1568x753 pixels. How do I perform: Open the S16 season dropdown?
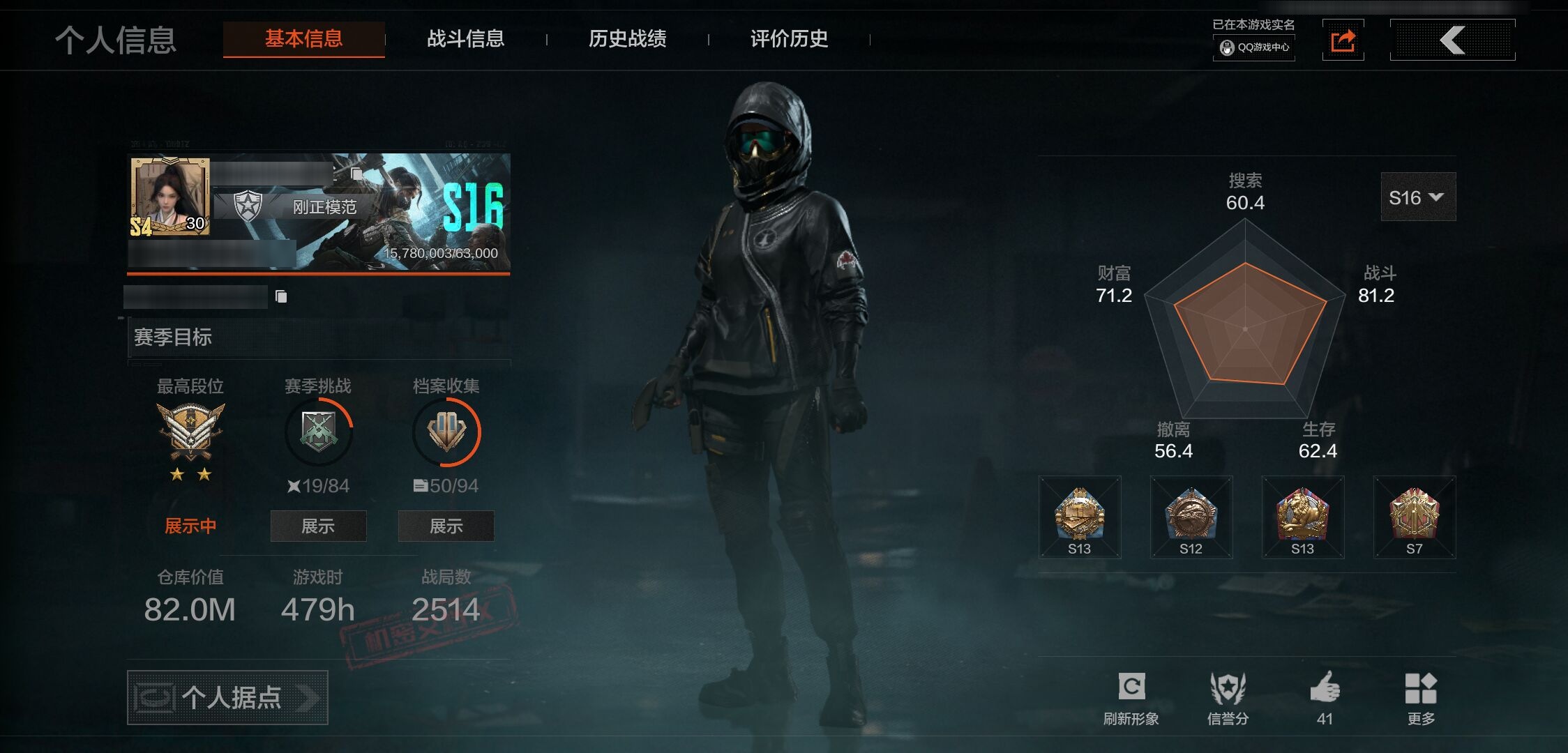(x=1417, y=197)
